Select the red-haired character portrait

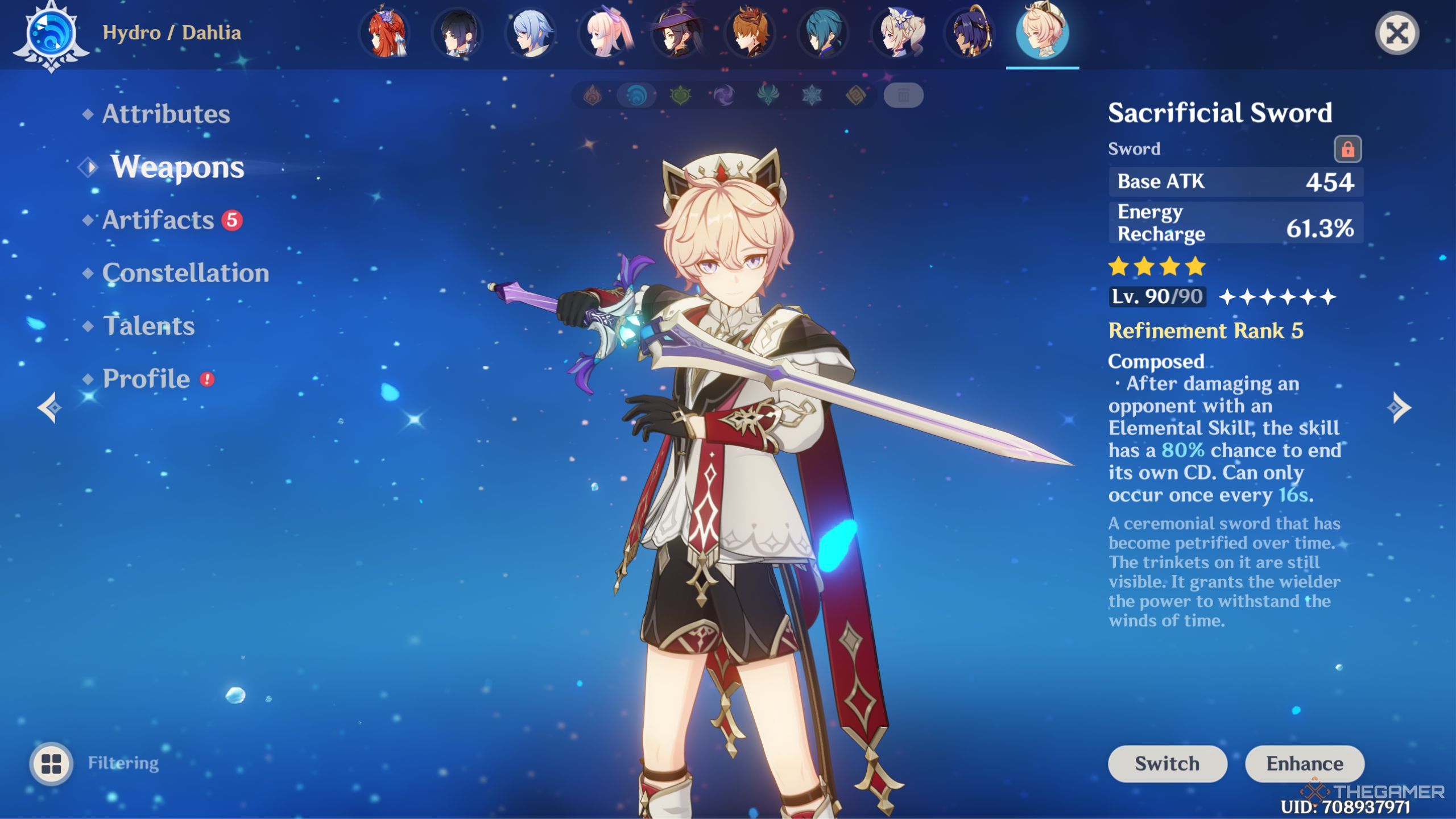[x=386, y=33]
